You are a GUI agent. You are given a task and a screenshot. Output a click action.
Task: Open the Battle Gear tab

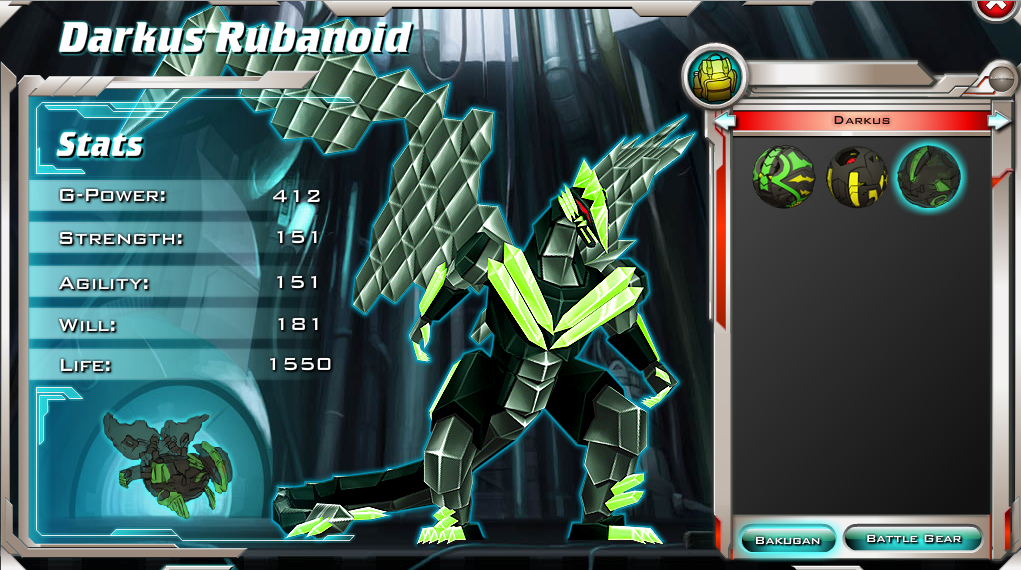coord(913,539)
